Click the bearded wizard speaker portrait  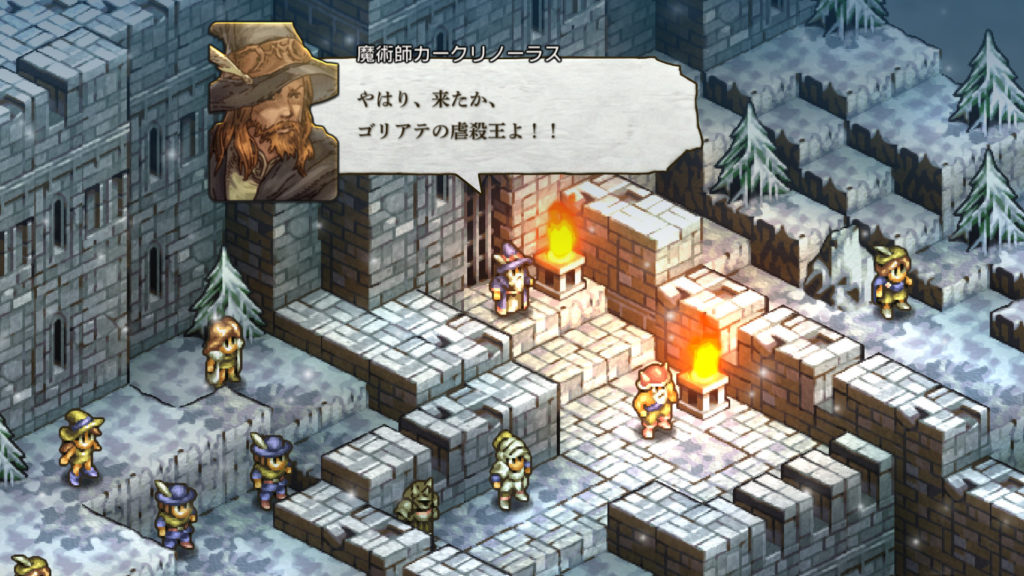coord(272,112)
